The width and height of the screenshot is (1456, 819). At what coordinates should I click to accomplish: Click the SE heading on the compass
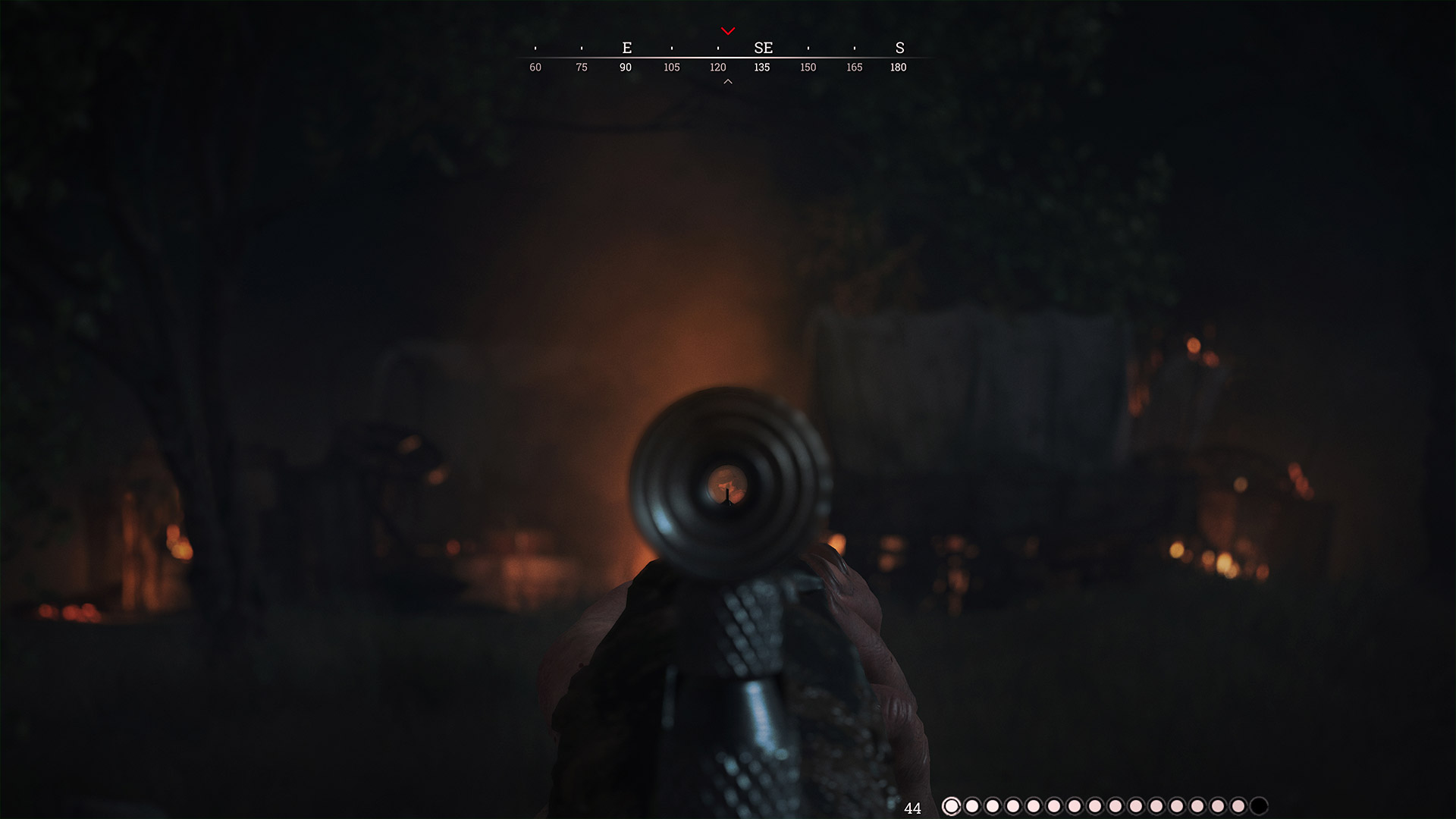click(763, 48)
